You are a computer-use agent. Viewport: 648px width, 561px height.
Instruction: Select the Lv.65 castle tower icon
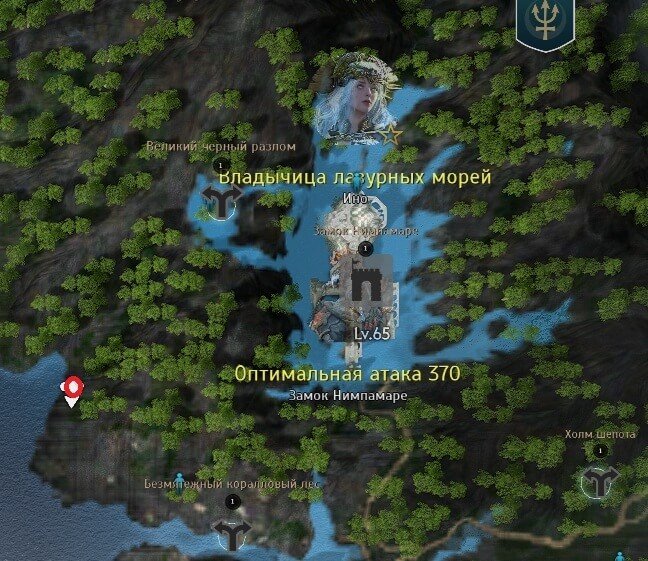point(363,289)
